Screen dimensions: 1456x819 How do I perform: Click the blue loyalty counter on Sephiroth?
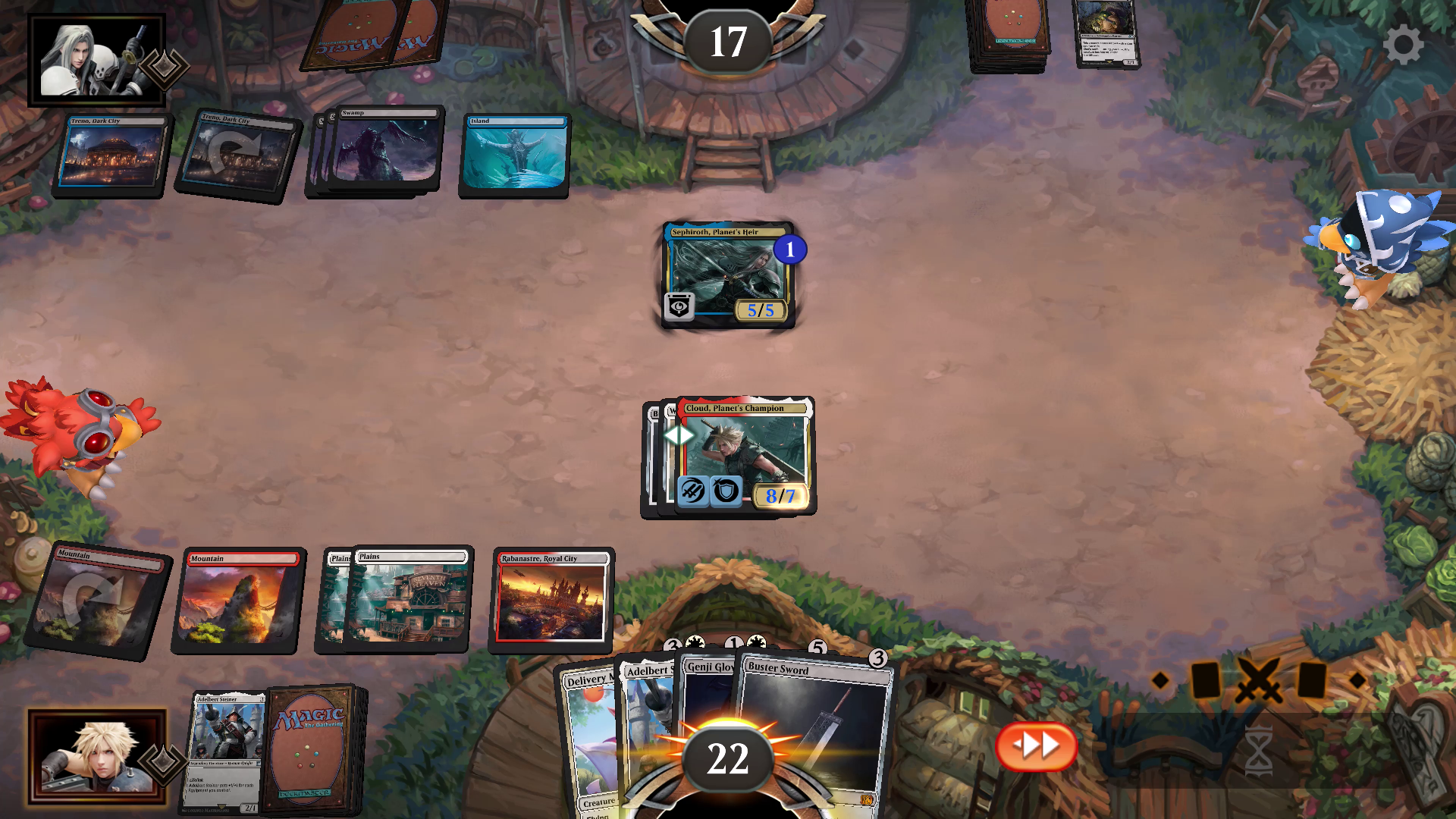(789, 251)
